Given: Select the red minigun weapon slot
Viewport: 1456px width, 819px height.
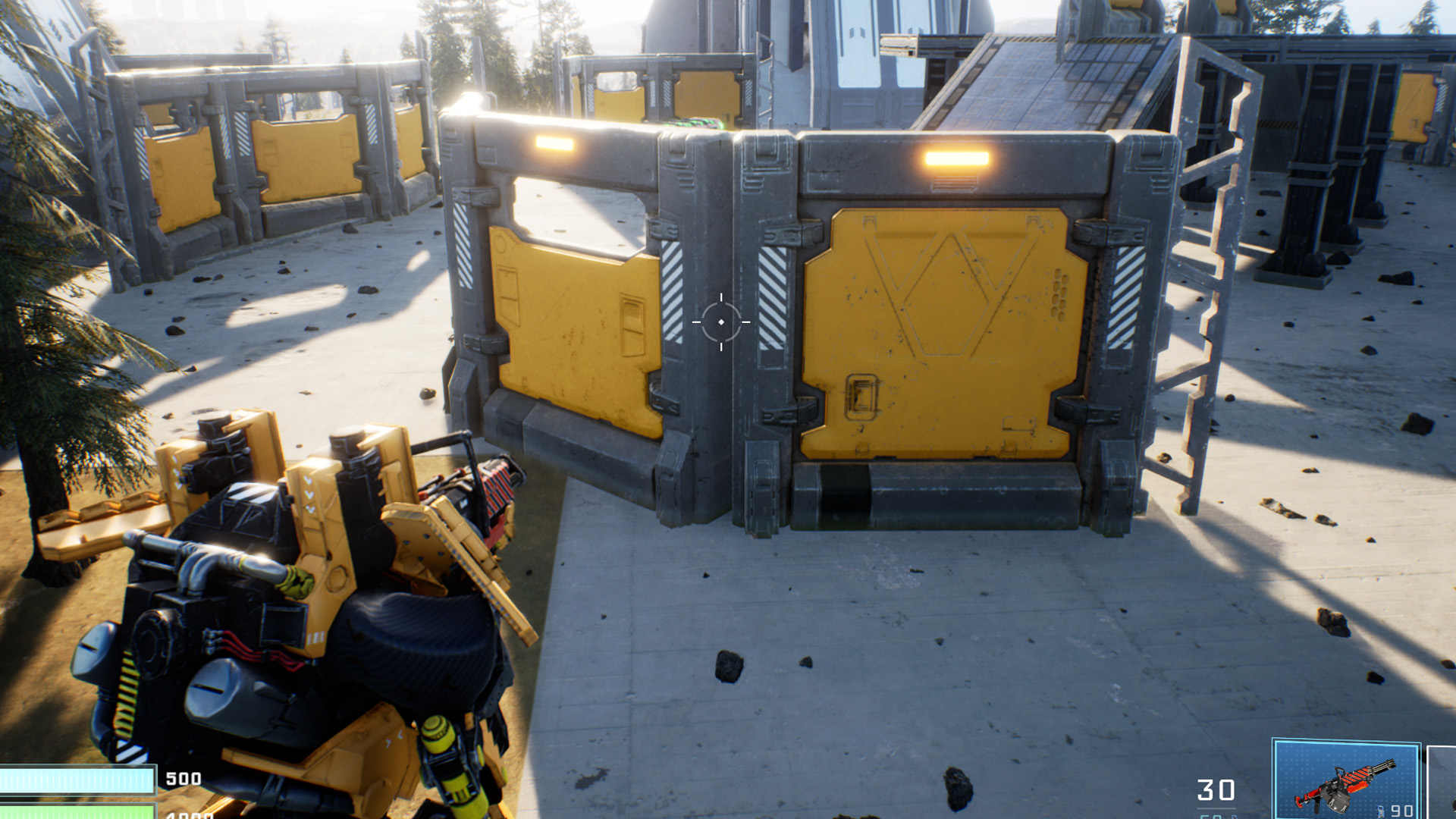Looking at the screenshot, I should pos(1346,781).
